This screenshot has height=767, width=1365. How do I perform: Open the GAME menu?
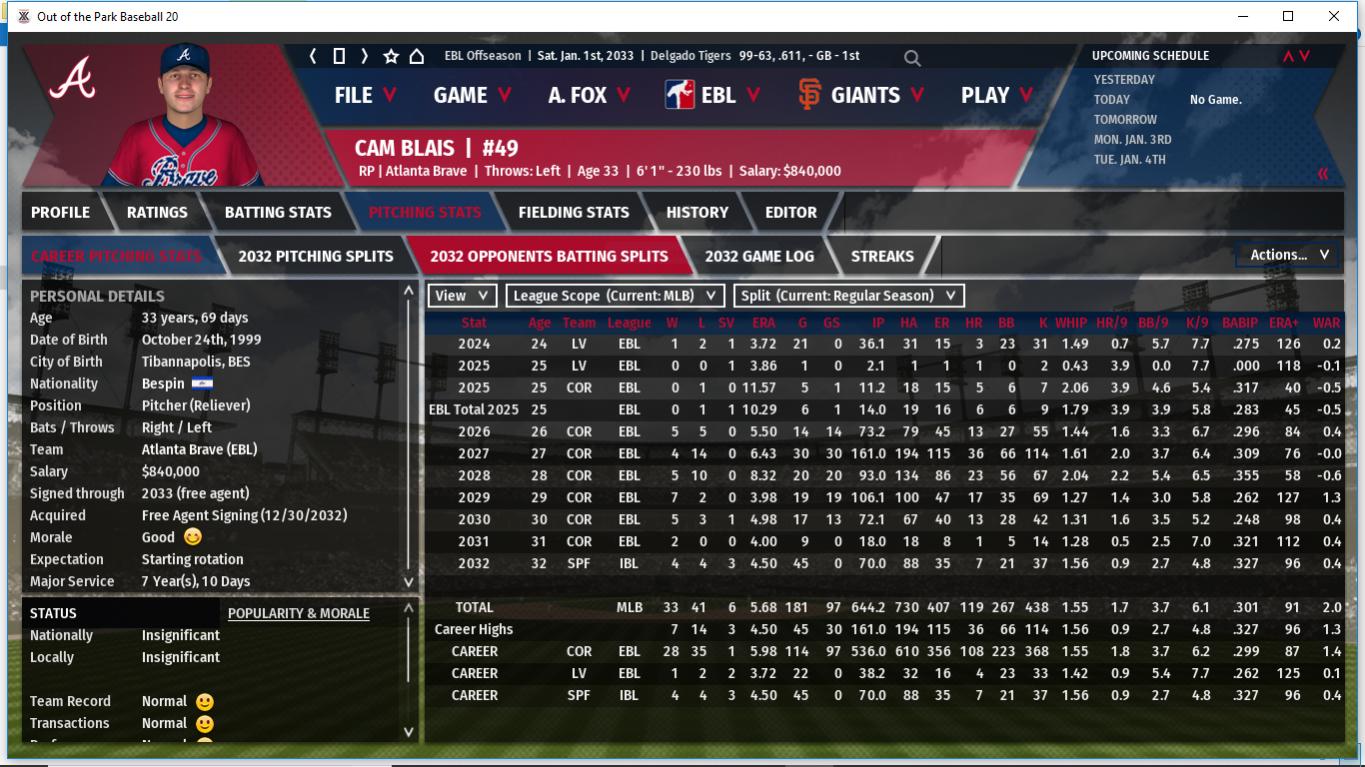tap(472, 95)
